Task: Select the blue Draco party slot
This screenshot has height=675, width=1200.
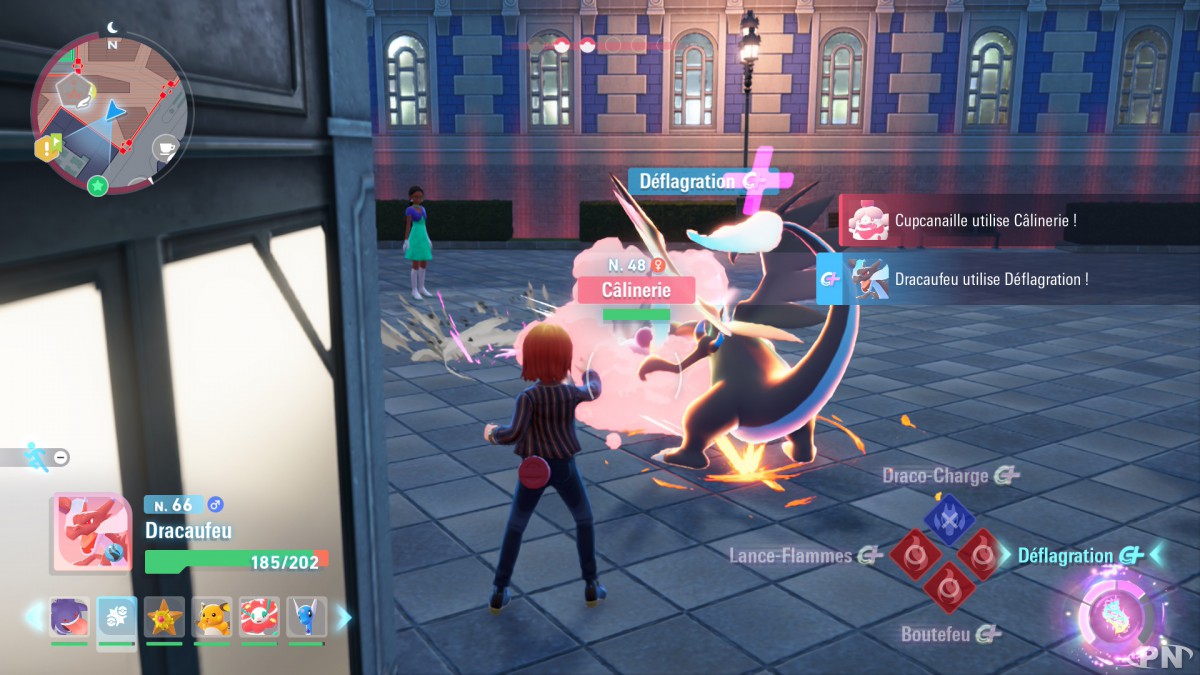Action: [306, 617]
